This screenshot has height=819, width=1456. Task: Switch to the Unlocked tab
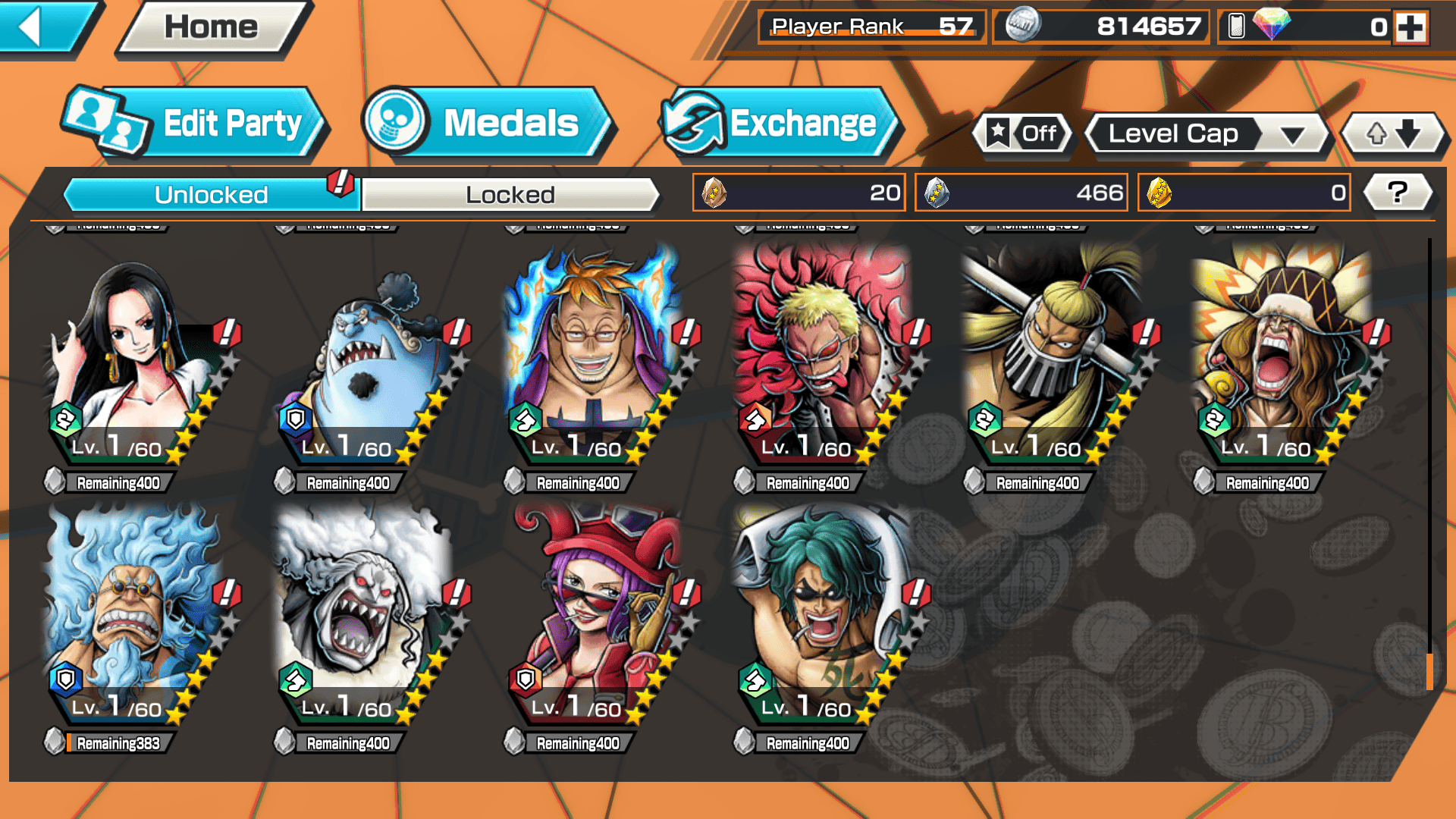click(210, 195)
